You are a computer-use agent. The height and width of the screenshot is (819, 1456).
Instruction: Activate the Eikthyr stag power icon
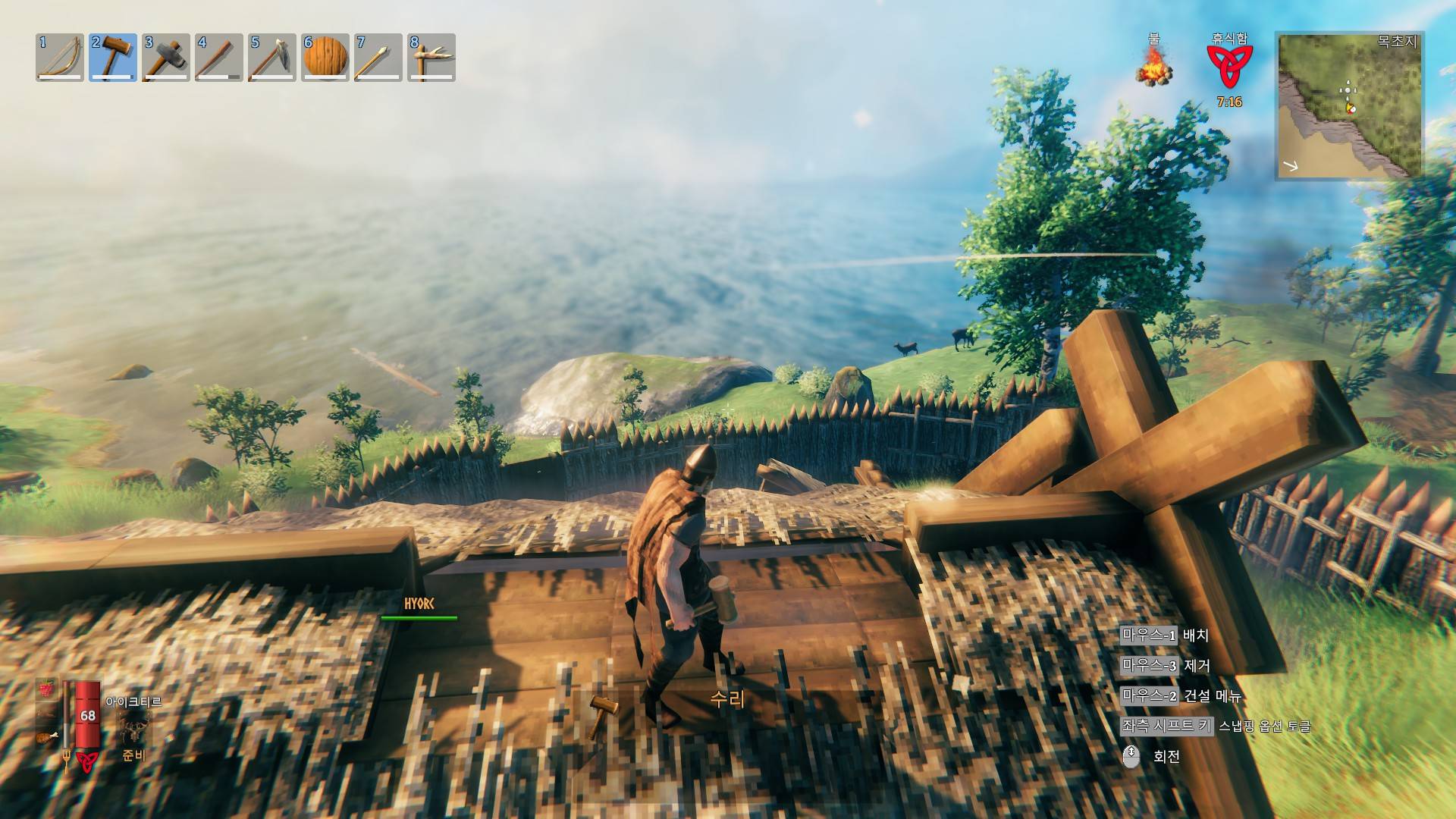[134, 730]
